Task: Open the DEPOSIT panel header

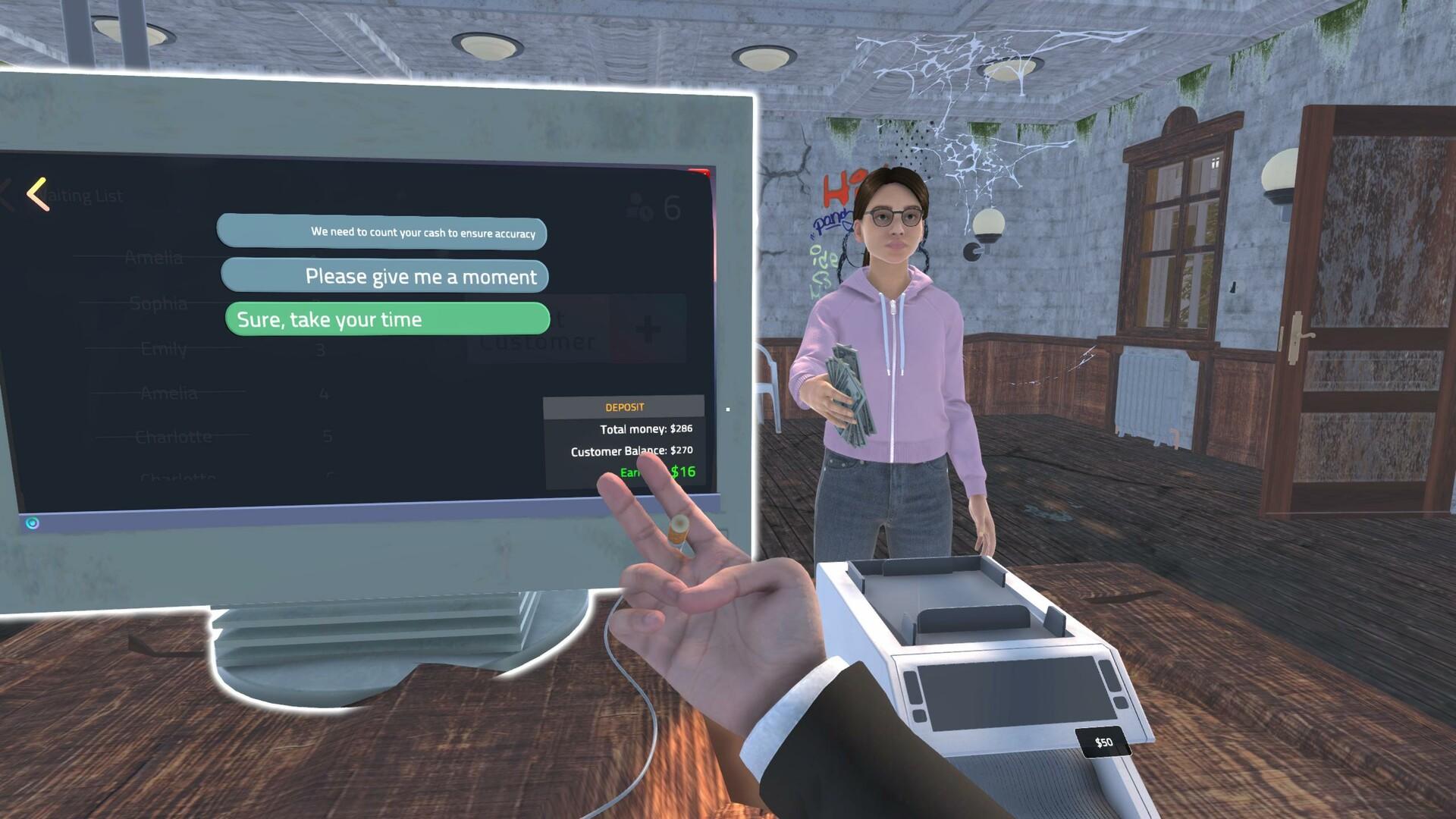Action: click(626, 406)
